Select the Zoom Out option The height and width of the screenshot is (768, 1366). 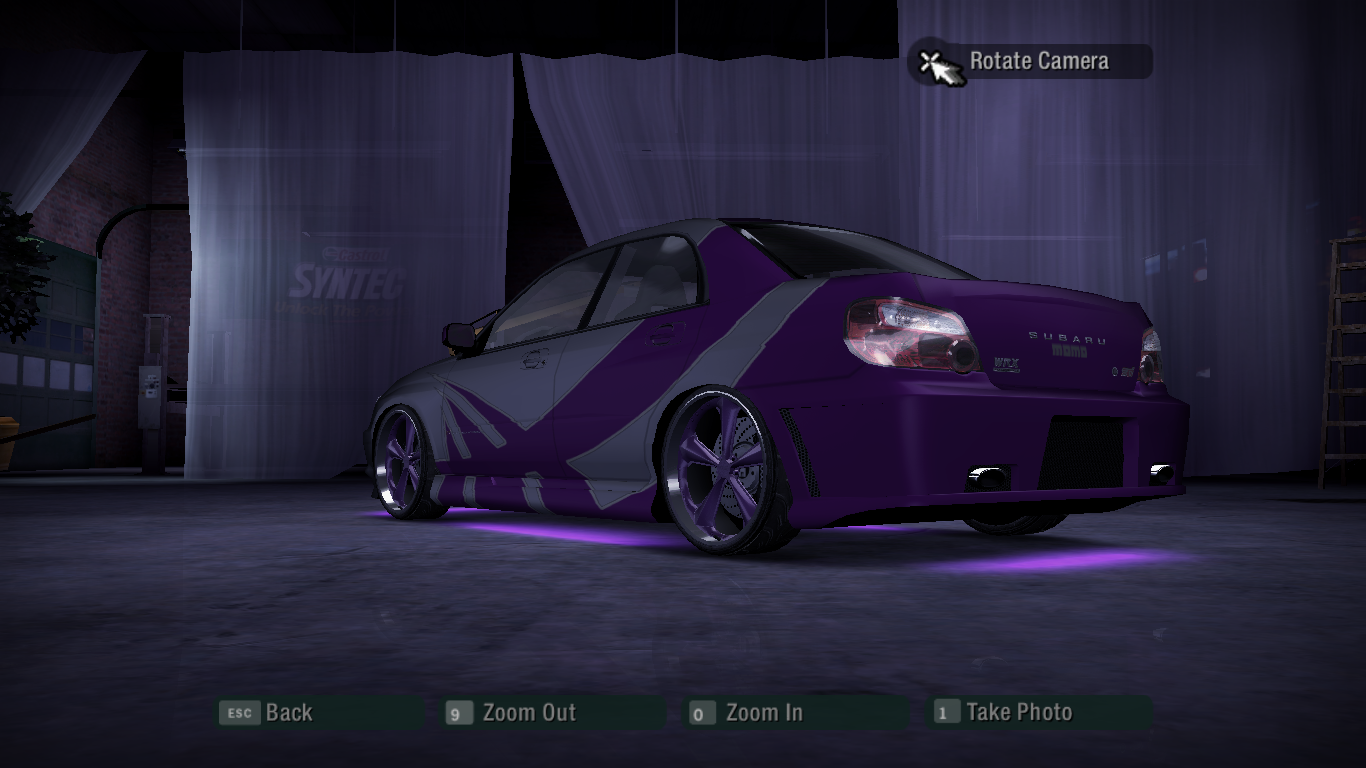[x=528, y=713]
